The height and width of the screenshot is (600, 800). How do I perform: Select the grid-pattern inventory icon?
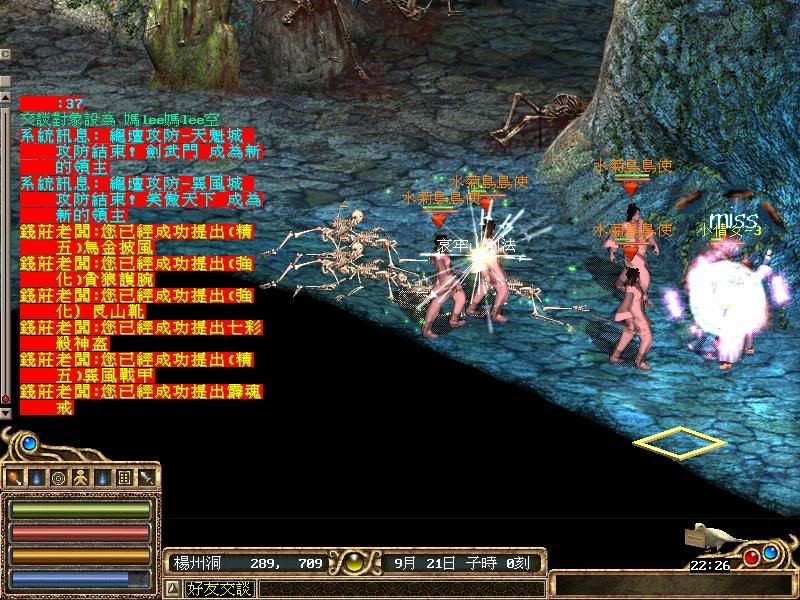(x=124, y=477)
